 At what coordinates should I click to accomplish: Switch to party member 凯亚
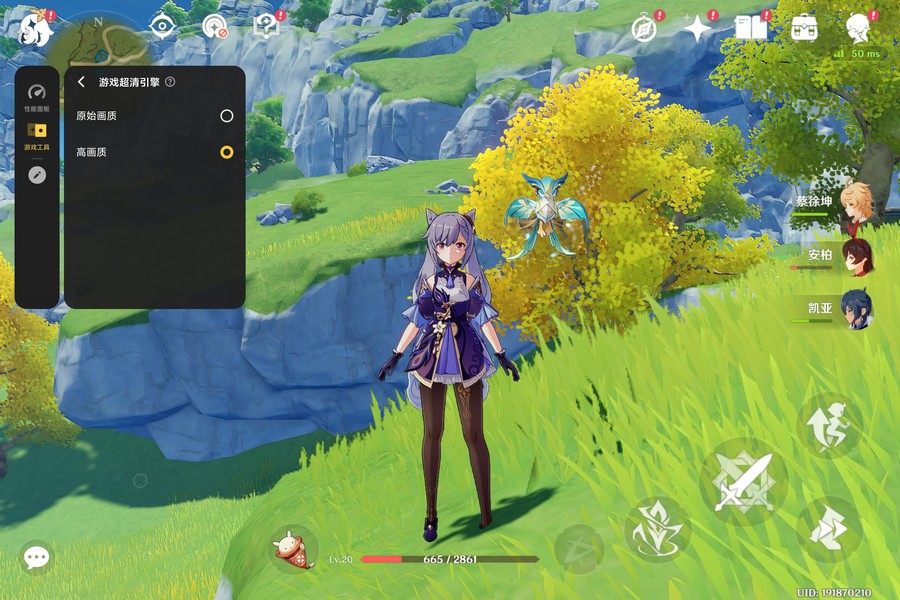coord(855,308)
